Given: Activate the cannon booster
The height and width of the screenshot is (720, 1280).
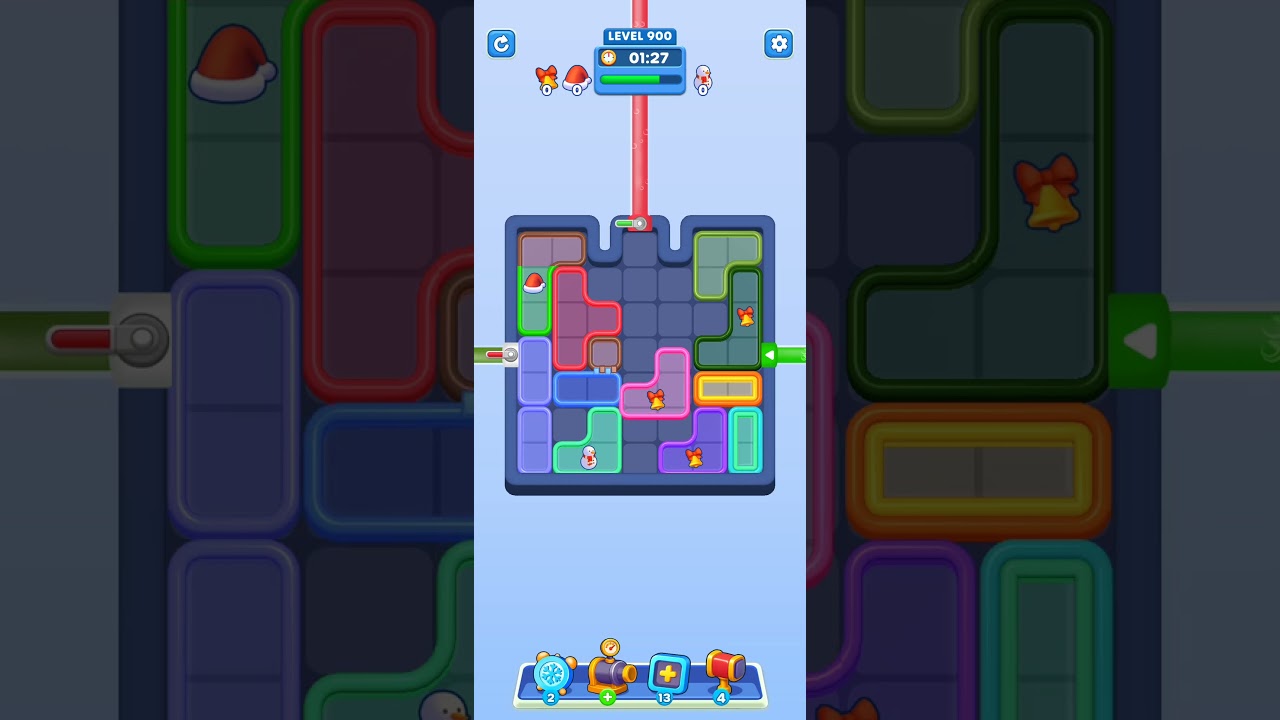Looking at the screenshot, I should click(x=612, y=677).
